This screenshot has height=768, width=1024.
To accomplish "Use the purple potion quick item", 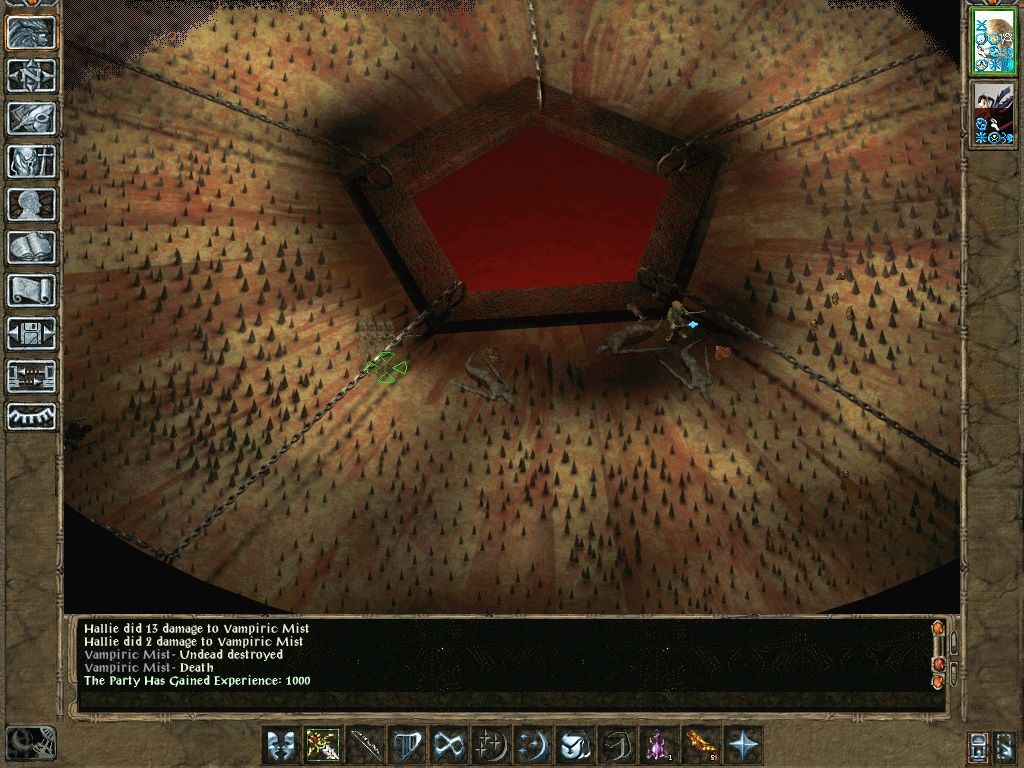I will click(658, 745).
